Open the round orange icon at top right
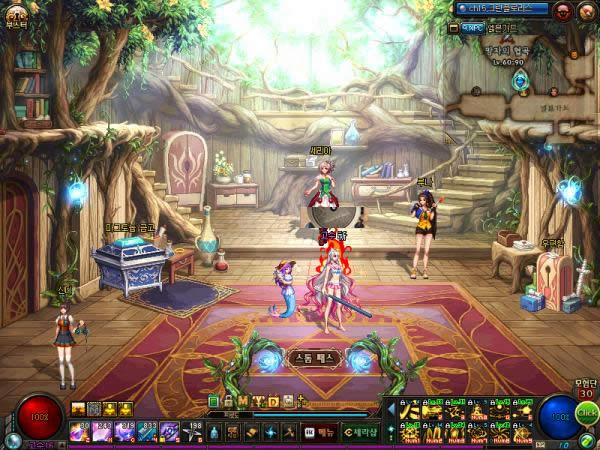The width and height of the screenshot is (600, 450). [585, 9]
